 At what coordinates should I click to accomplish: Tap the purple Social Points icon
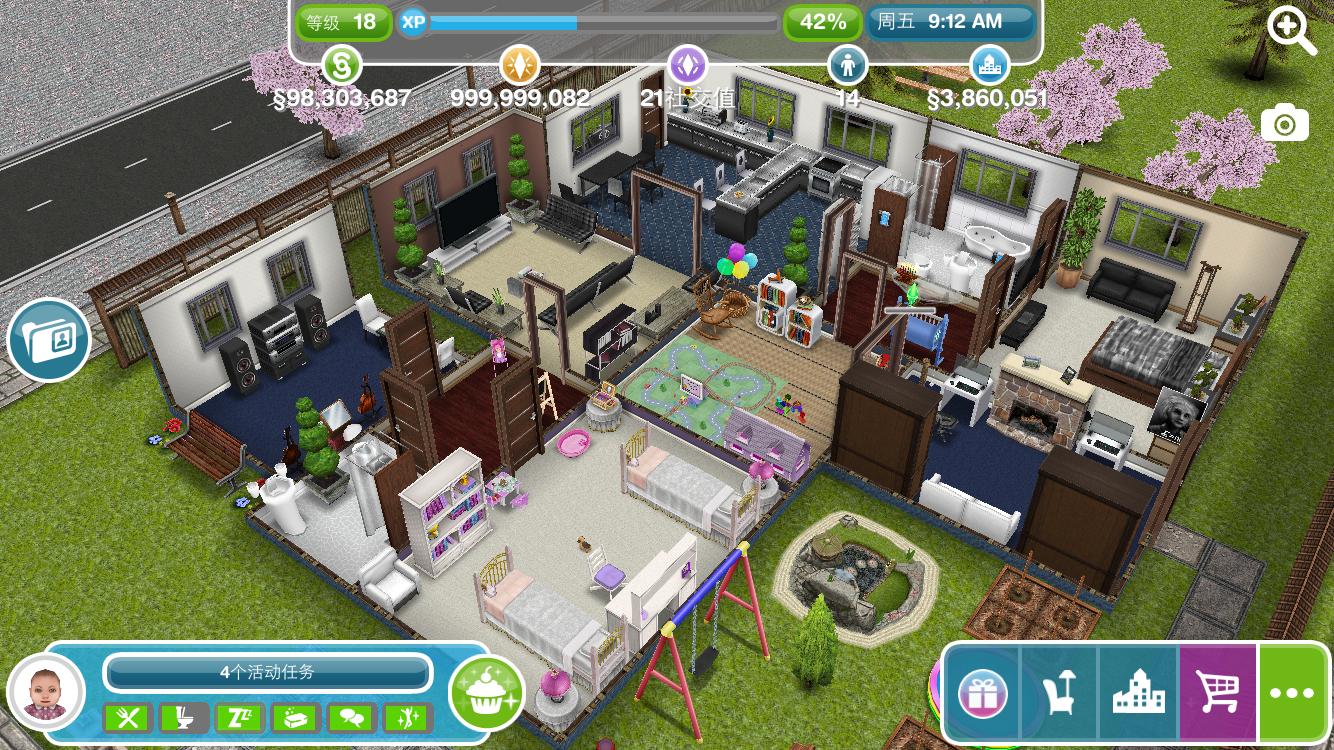click(x=688, y=66)
